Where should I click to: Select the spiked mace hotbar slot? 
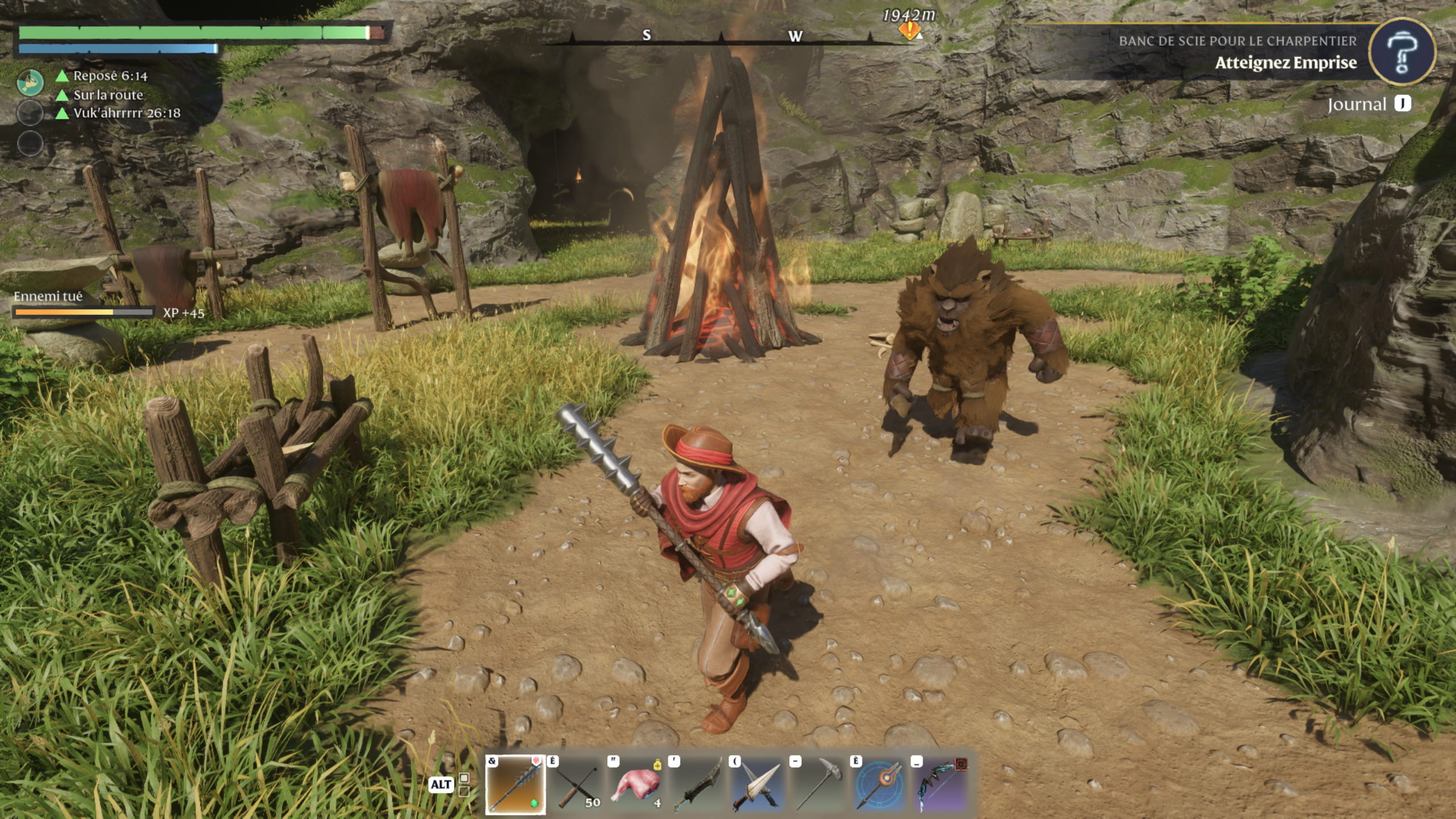(515, 785)
